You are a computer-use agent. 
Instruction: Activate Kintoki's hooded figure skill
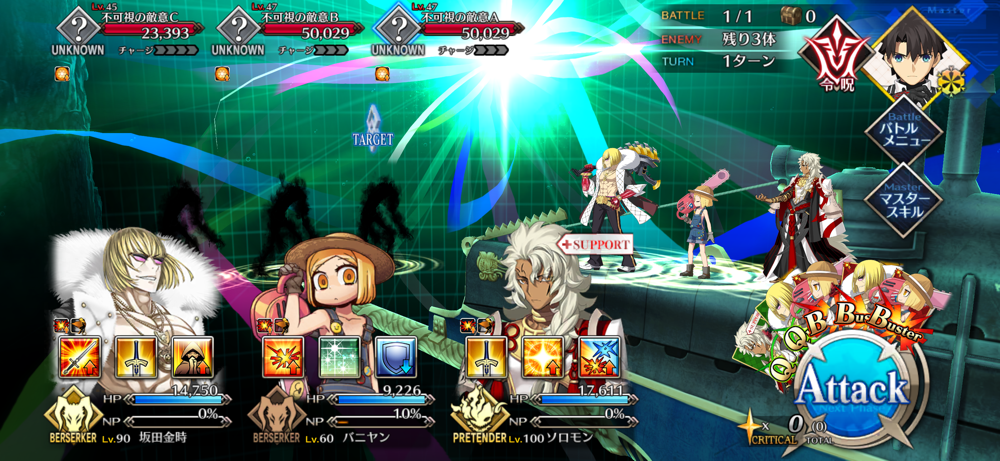point(191,357)
